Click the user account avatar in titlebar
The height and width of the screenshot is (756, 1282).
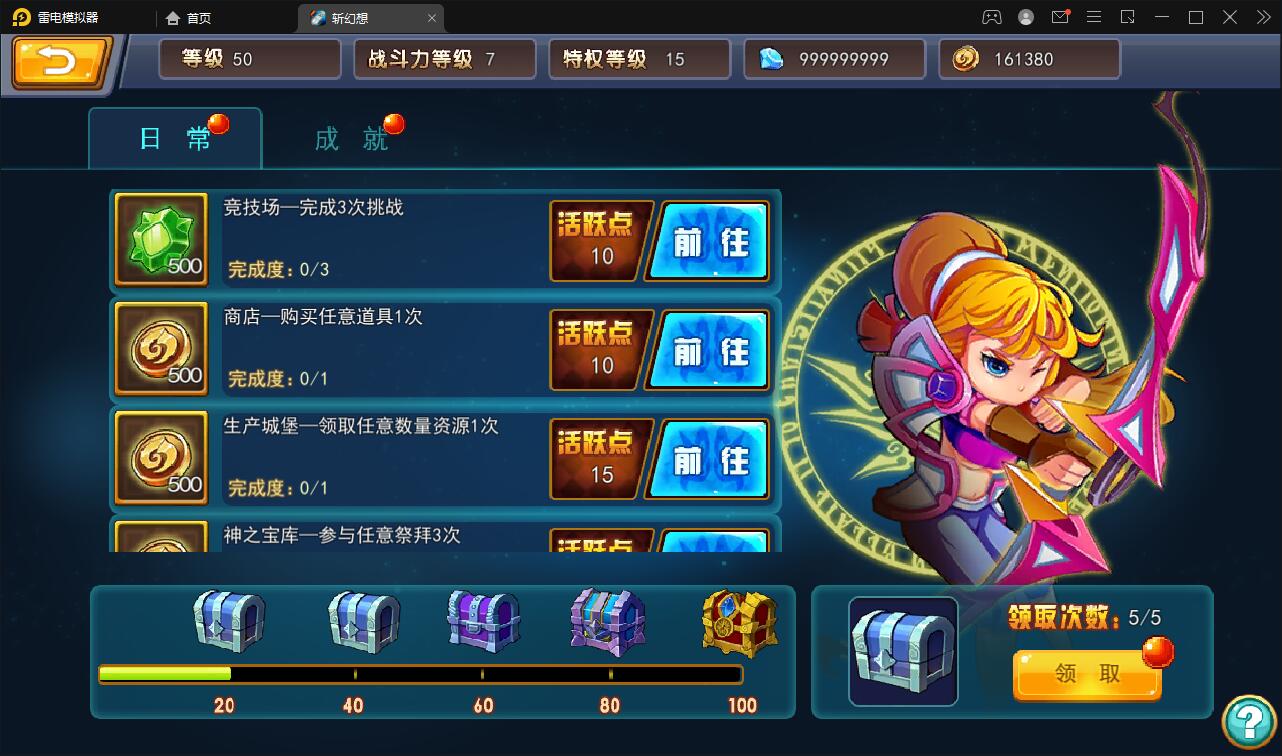coord(1026,17)
